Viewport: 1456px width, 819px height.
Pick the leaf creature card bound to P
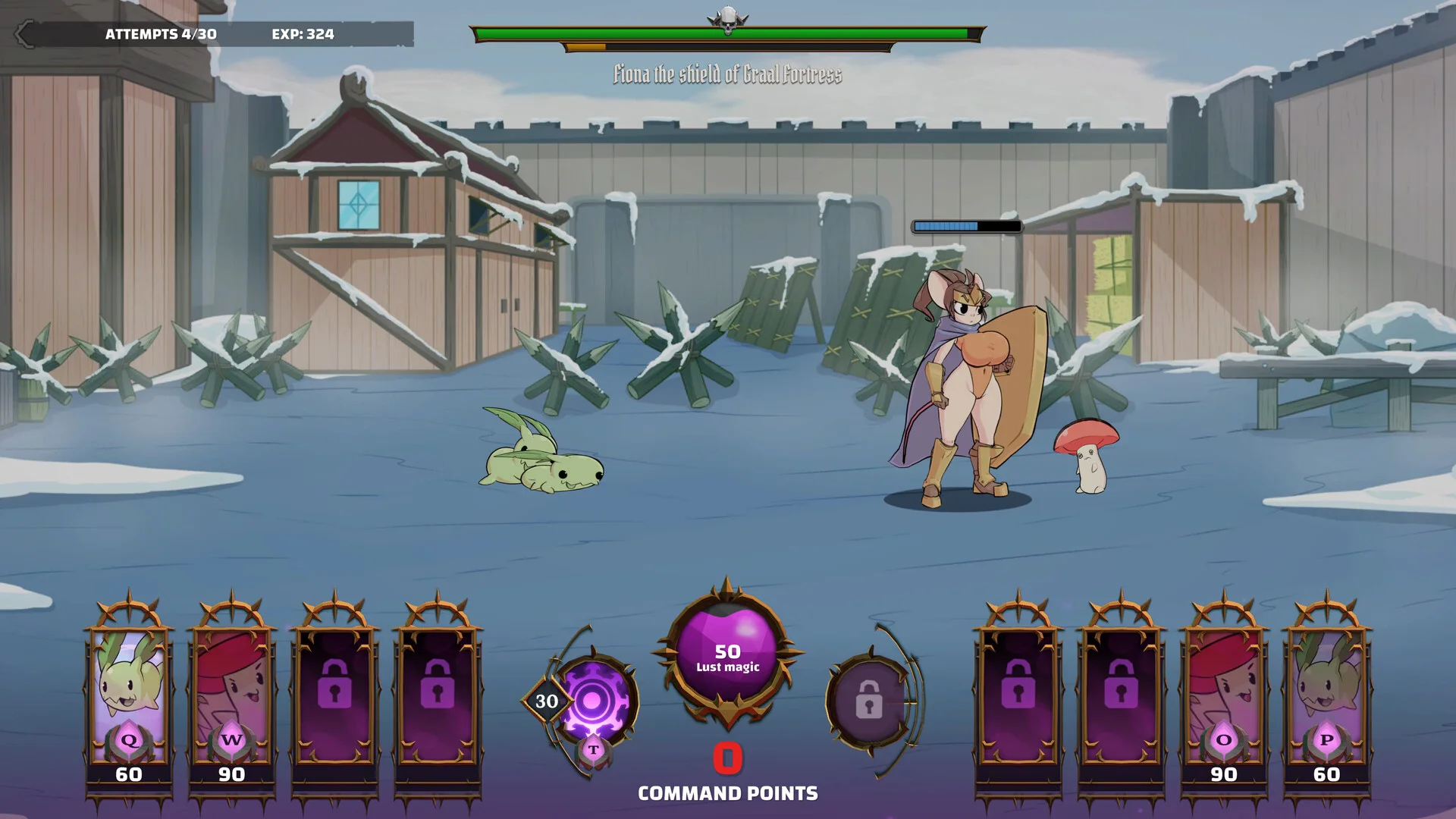click(x=1326, y=694)
